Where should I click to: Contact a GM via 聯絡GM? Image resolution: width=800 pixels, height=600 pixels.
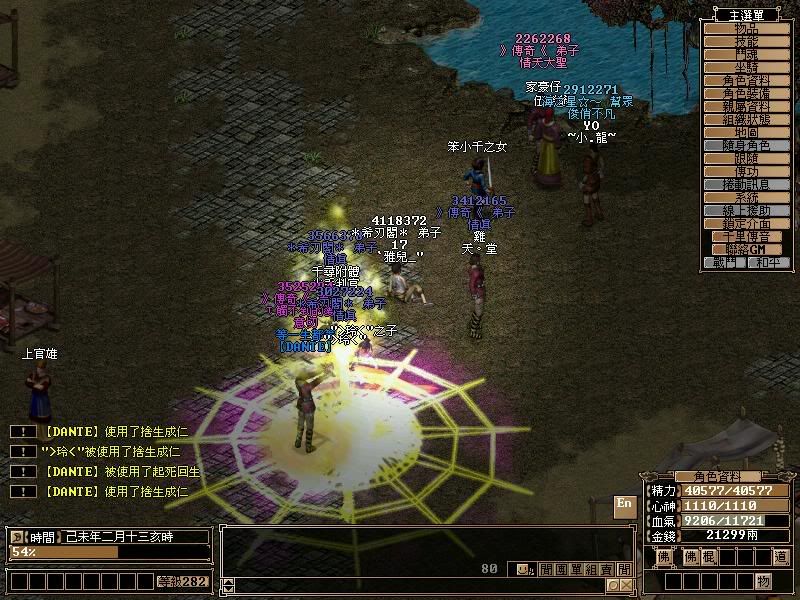coord(746,250)
